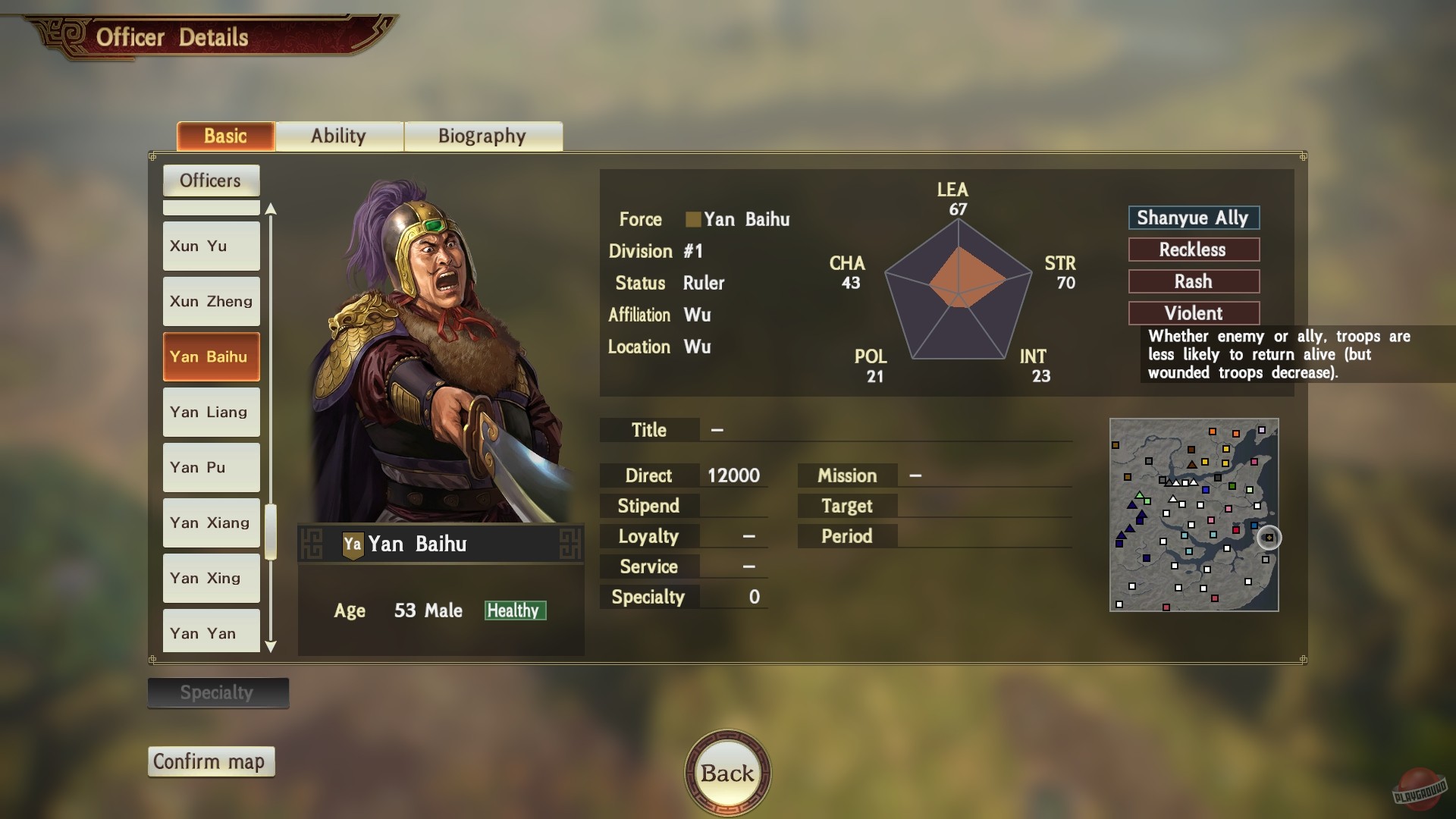1456x819 pixels.
Task: Click the Ya family crest beside Yan Baihu
Action: pyautogui.click(x=353, y=543)
